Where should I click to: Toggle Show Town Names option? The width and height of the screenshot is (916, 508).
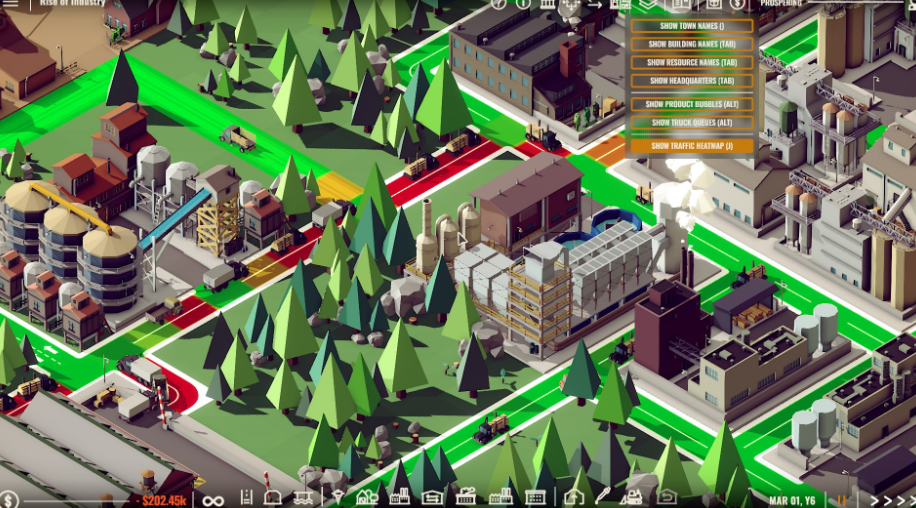(692, 25)
